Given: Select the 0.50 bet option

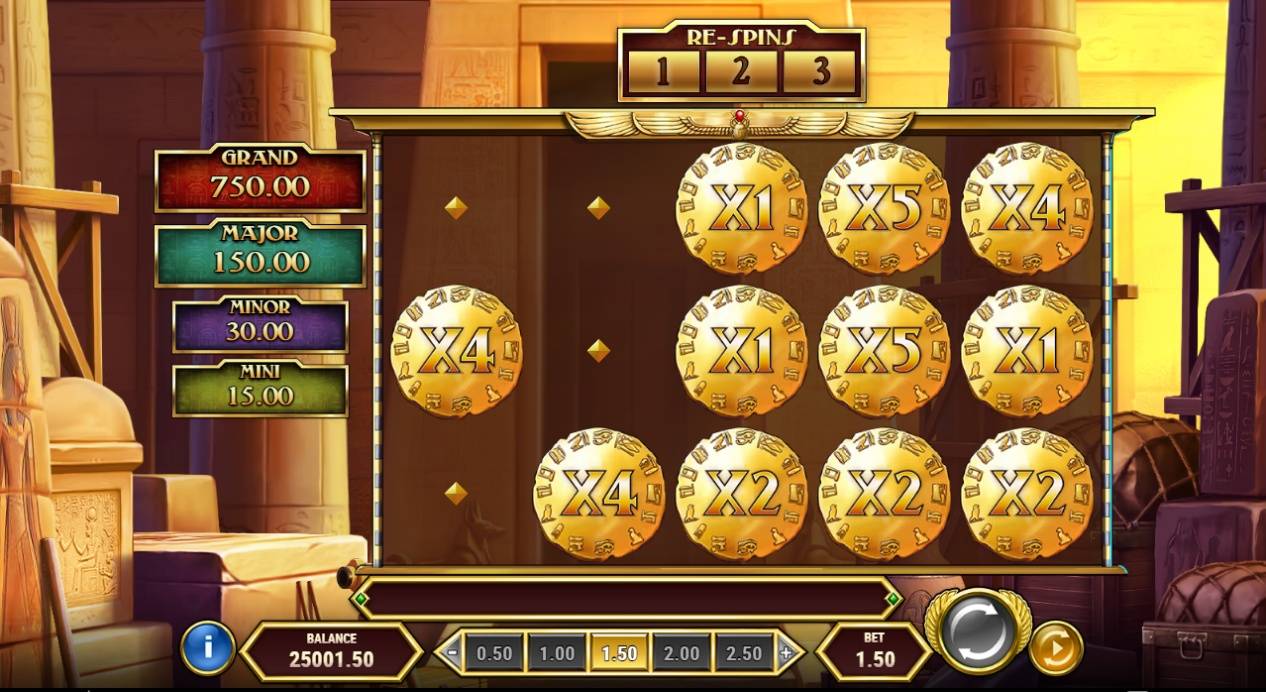Looking at the screenshot, I should point(494,654).
